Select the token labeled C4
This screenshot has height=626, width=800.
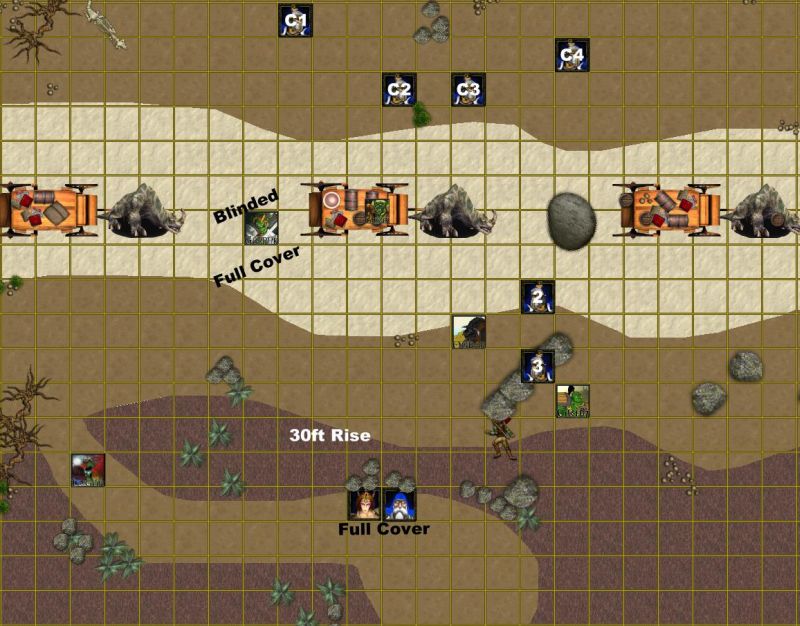[x=572, y=55]
